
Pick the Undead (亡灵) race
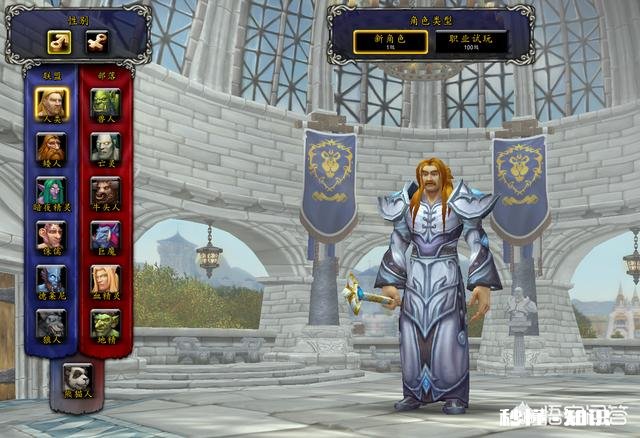105,148
